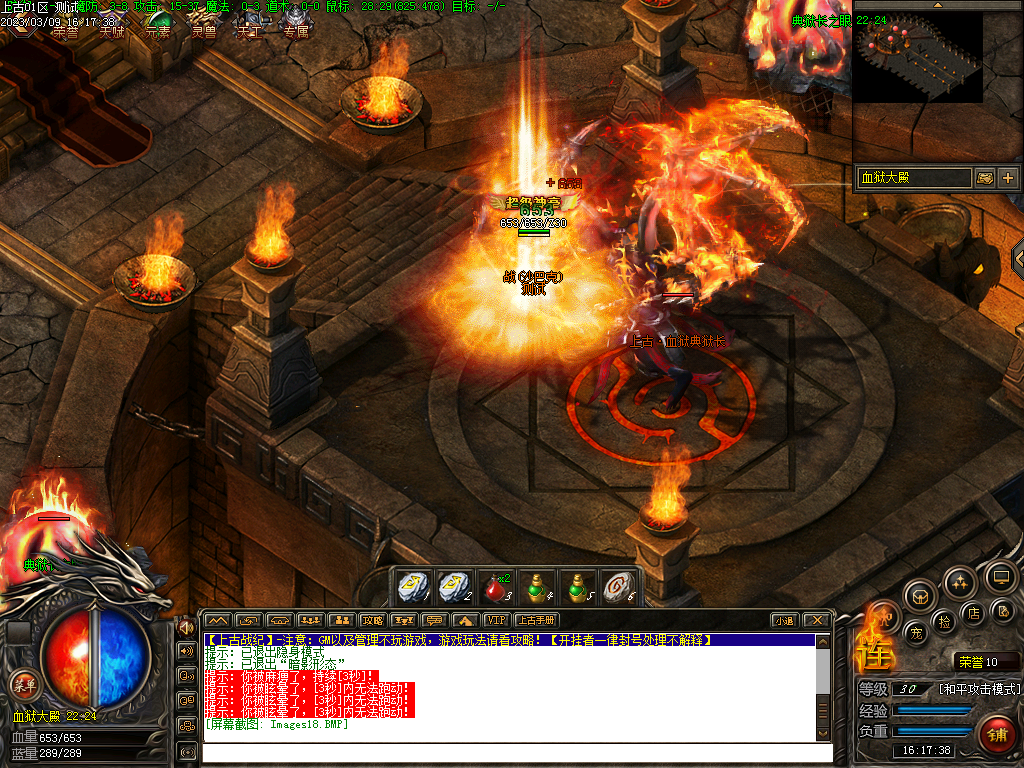1024x768 pixels.
Task: Open the 攻略 guide button
Action: point(373,620)
